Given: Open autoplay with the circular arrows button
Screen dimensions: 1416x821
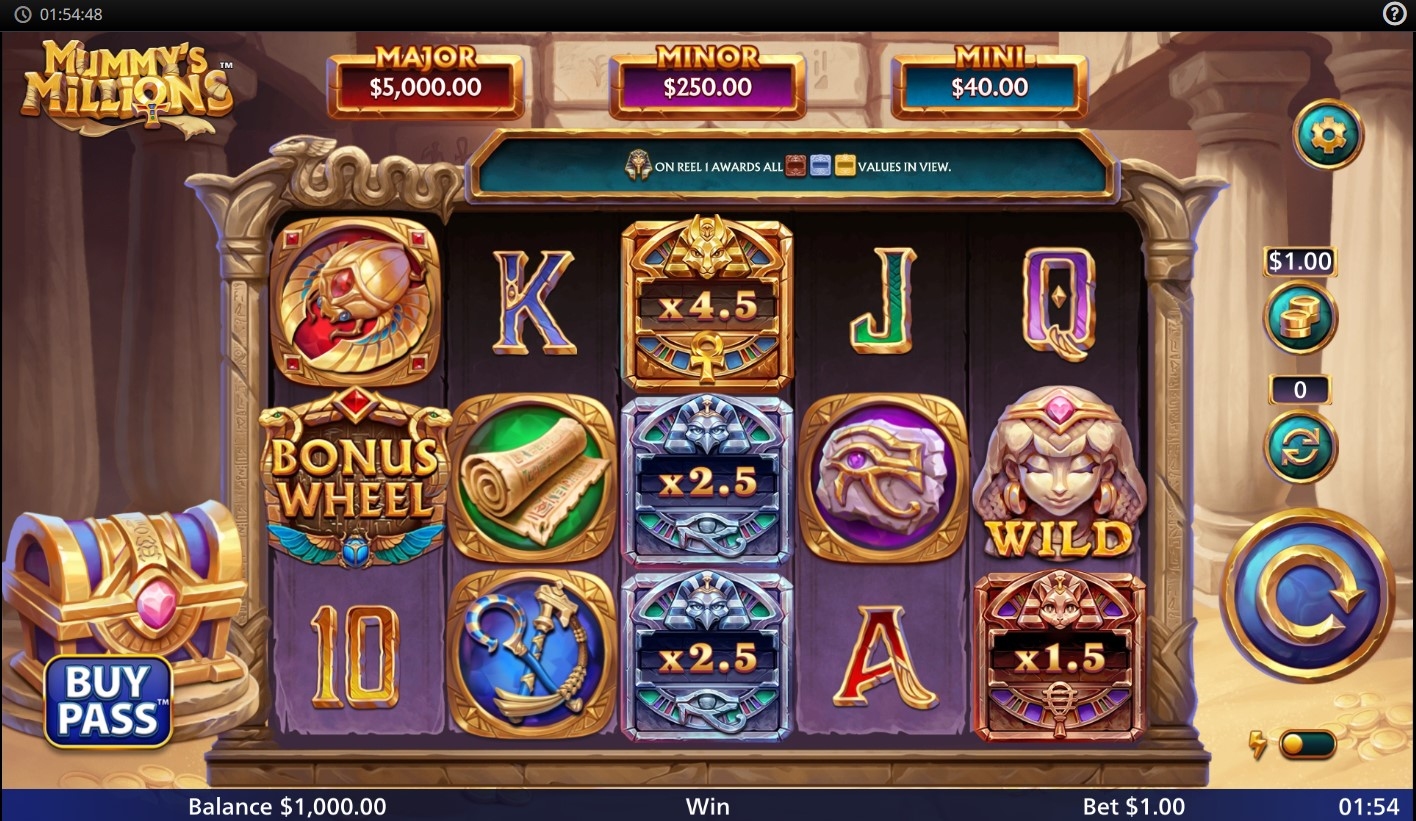Looking at the screenshot, I should pyautogui.click(x=1300, y=447).
